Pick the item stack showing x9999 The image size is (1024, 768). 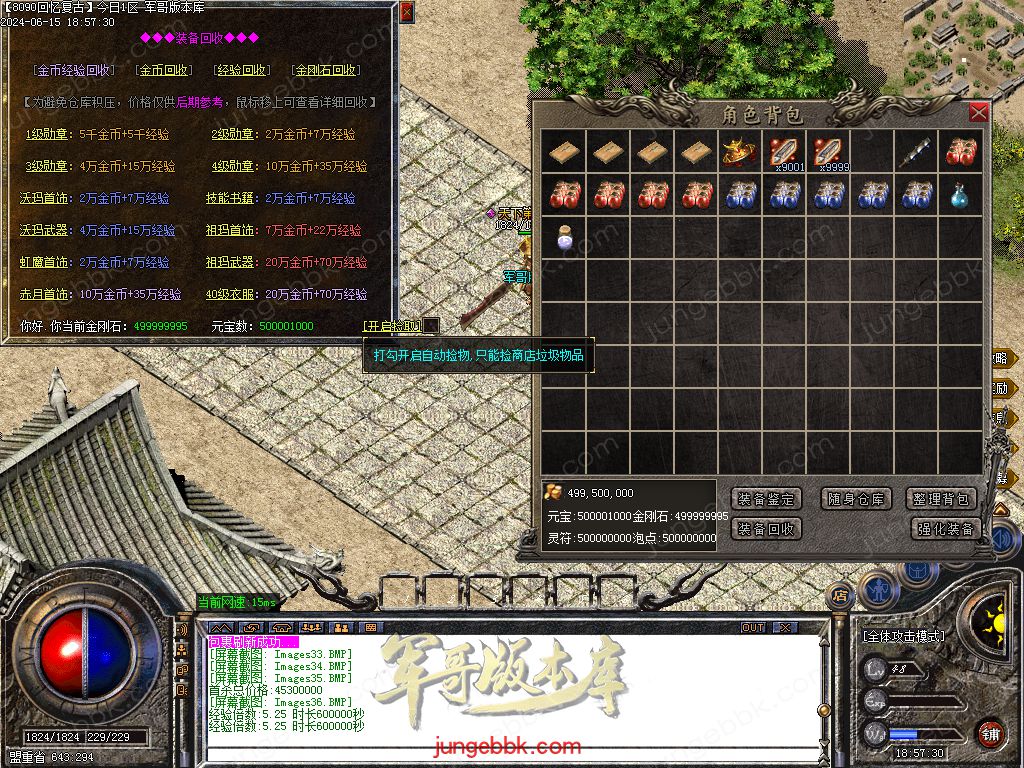[x=829, y=151]
